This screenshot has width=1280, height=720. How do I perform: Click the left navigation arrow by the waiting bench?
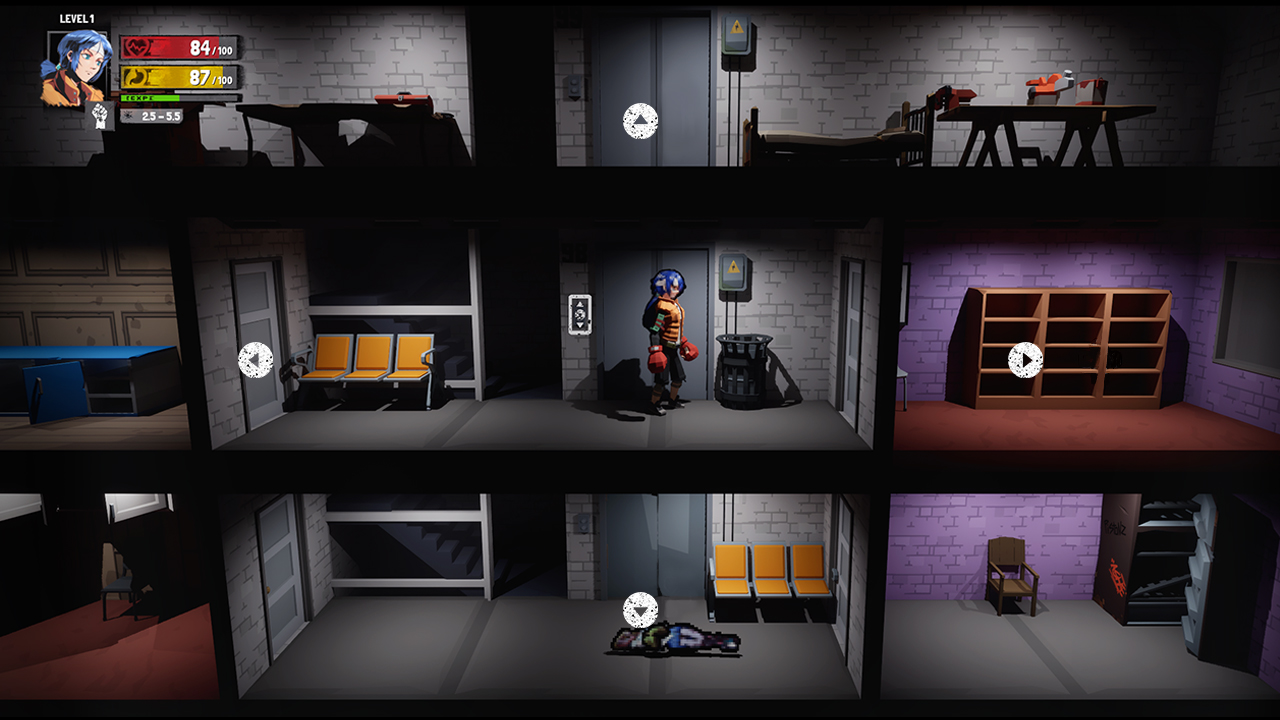pyautogui.click(x=257, y=362)
